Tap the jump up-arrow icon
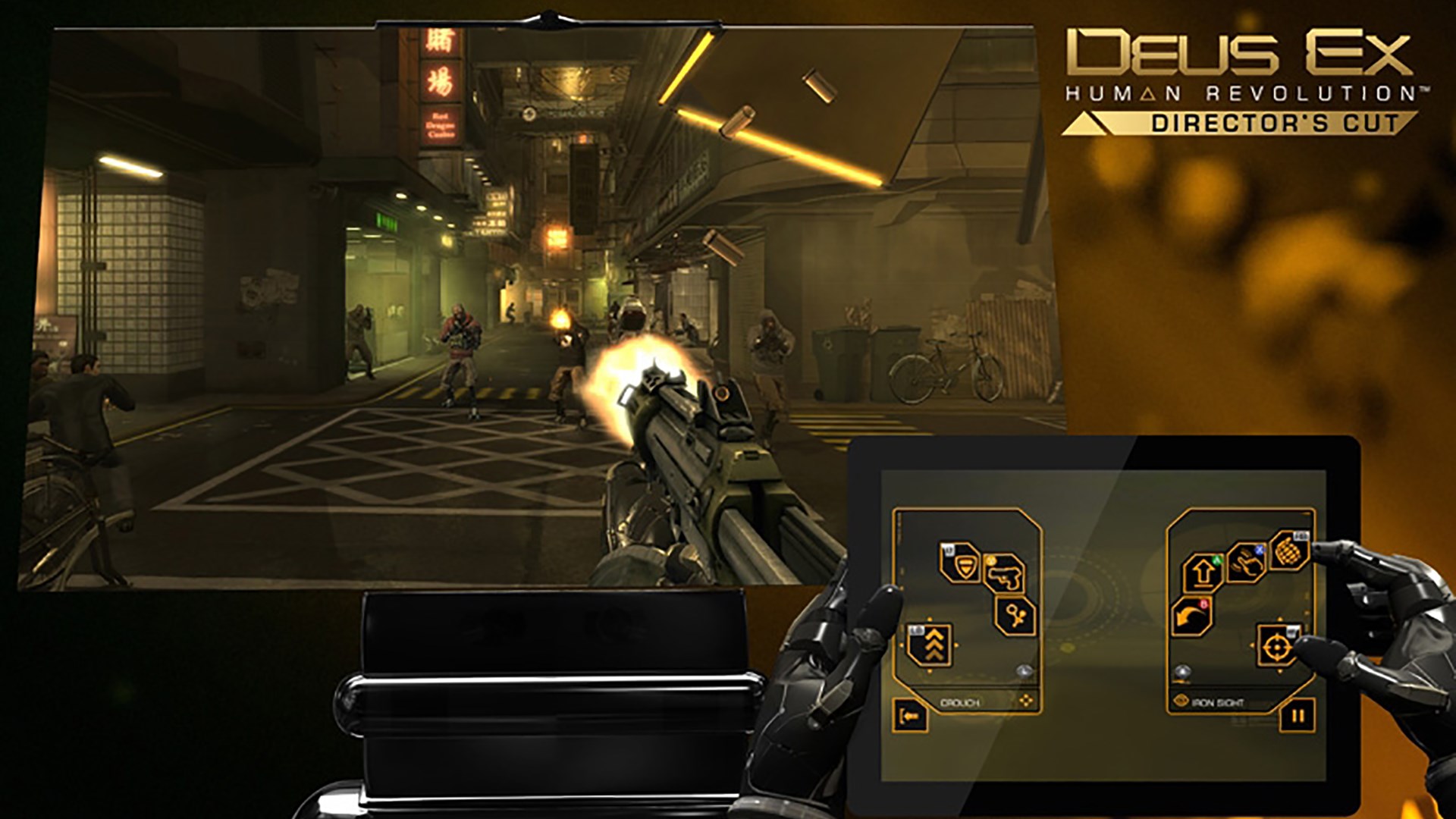The width and height of the screenshot is (1456, 819). [x=1202, y=572]
